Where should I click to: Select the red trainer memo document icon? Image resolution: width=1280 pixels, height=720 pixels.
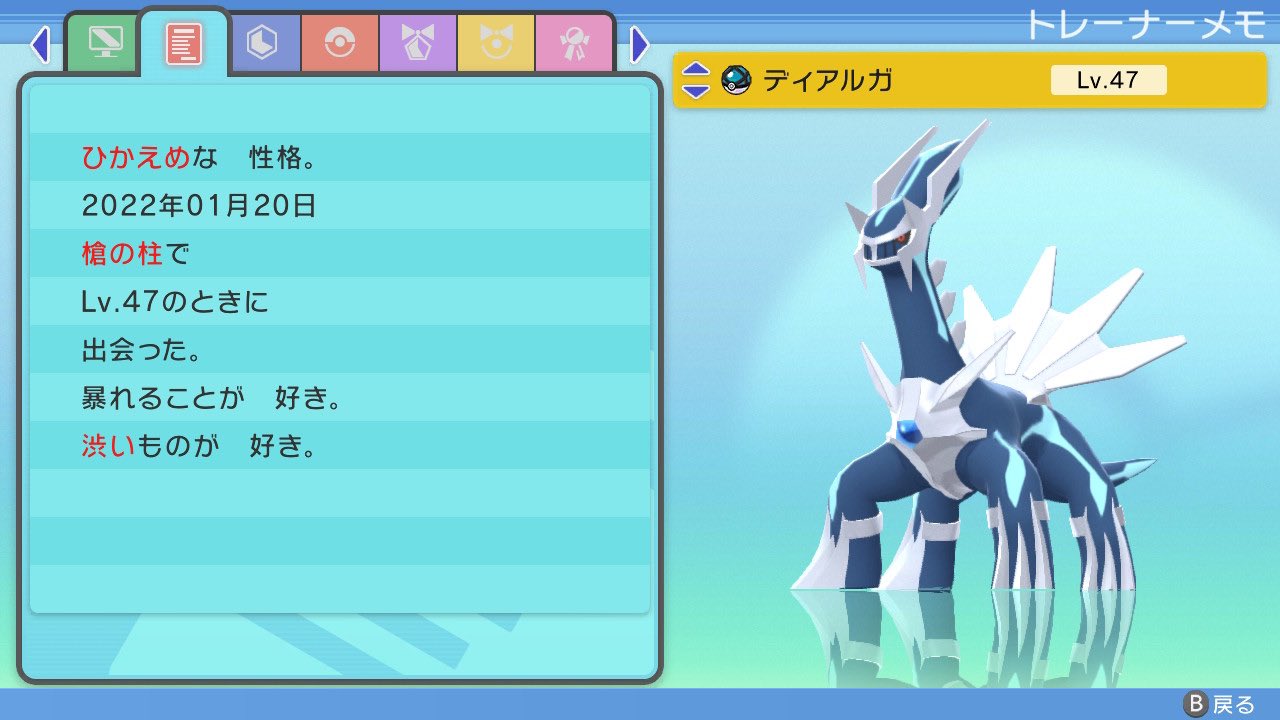pos(182,42)
